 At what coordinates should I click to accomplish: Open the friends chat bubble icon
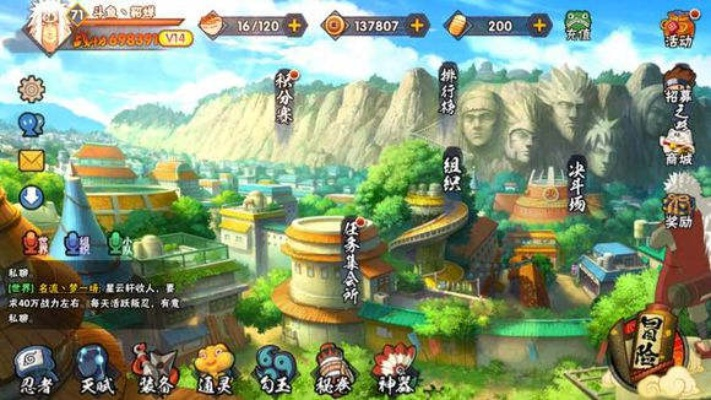tap(32, 124)
